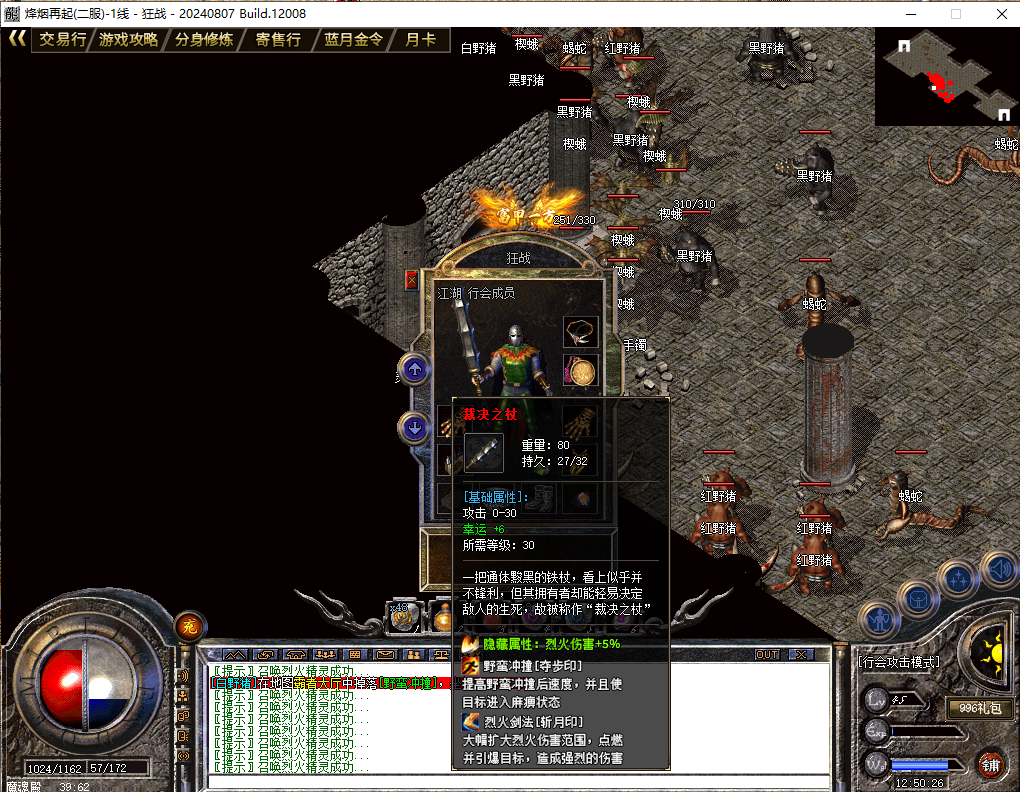Click the down arrow button on character panel
The width and height of the screenshot is (1020, 792).
point(415,428)
